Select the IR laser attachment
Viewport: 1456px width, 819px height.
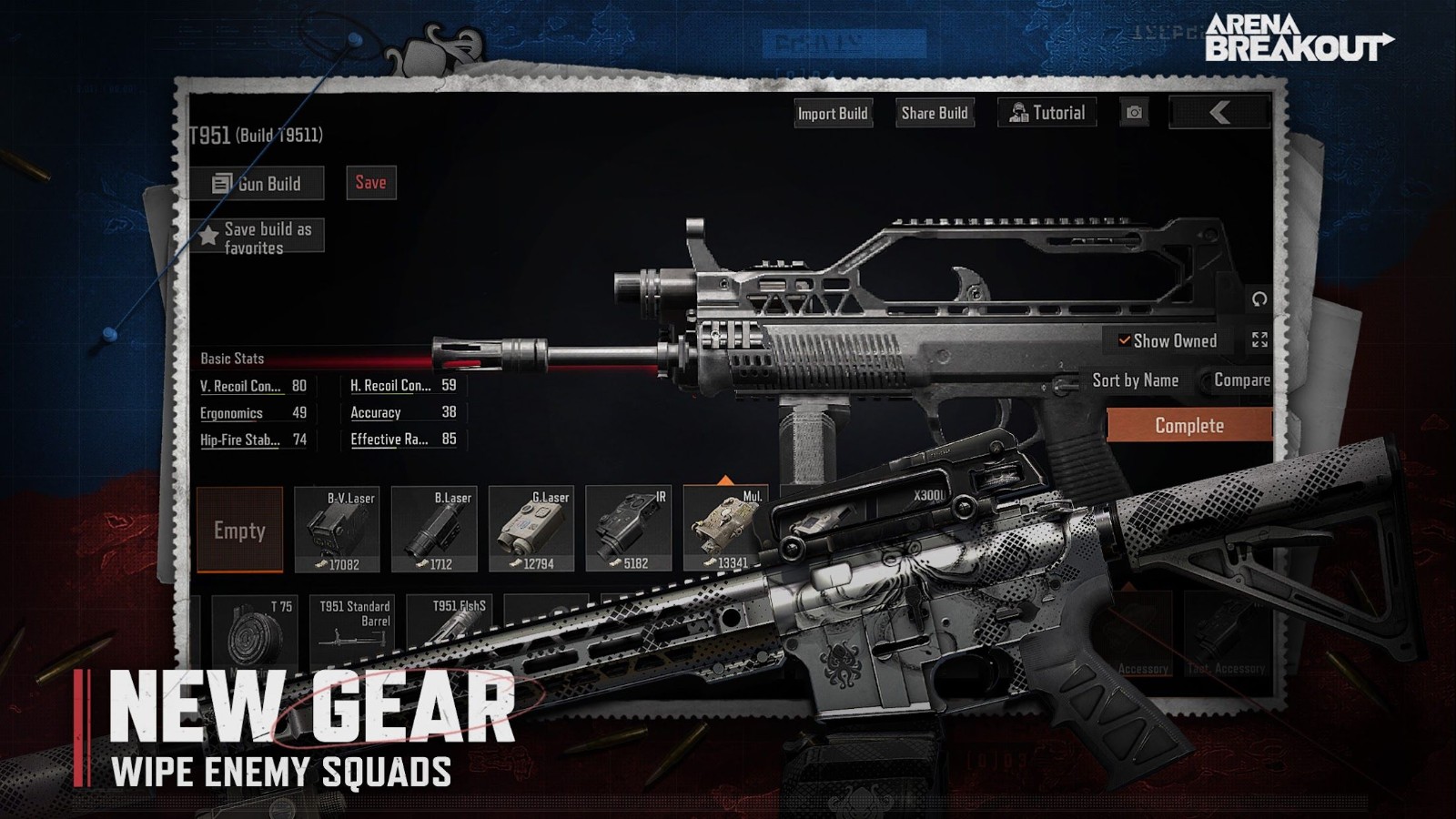(x=629, y=530)
